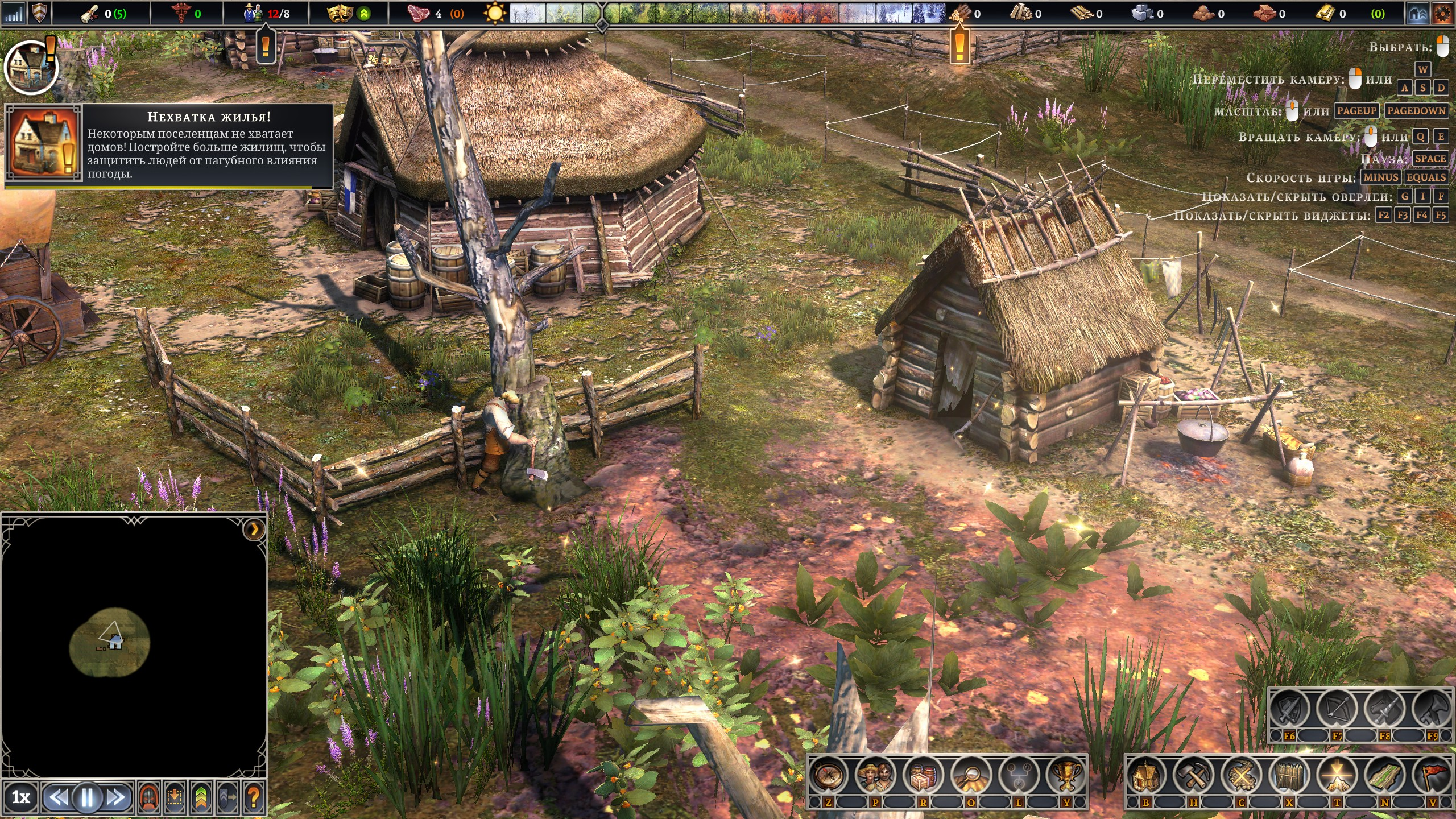Open the golden trophy achievements button
This screenshot has height=819, width=1456.
click(1066, 775)
